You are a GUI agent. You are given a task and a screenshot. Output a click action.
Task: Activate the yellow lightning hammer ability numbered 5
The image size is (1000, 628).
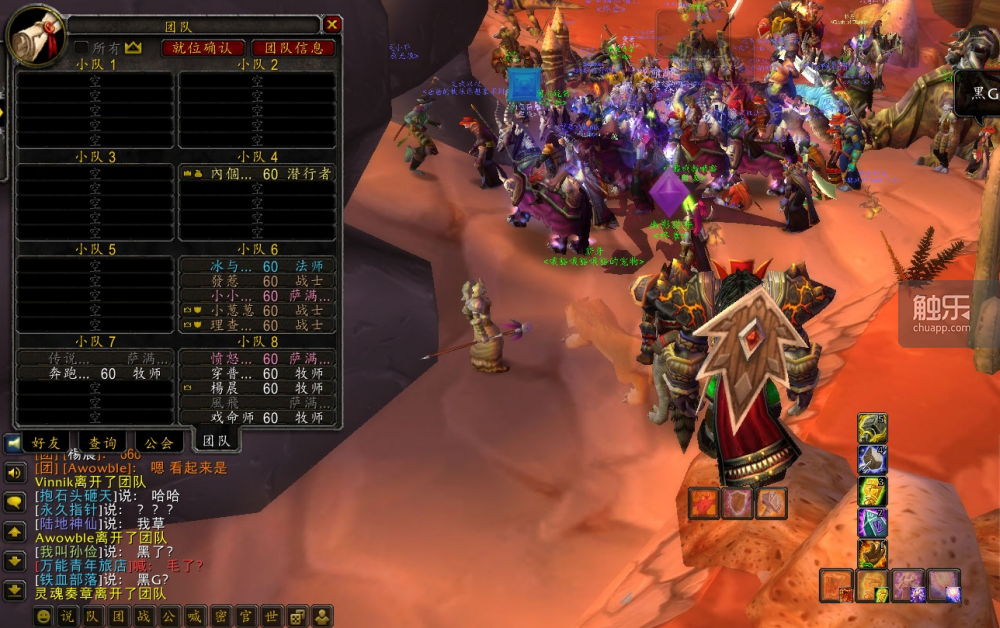pos(871,429)
